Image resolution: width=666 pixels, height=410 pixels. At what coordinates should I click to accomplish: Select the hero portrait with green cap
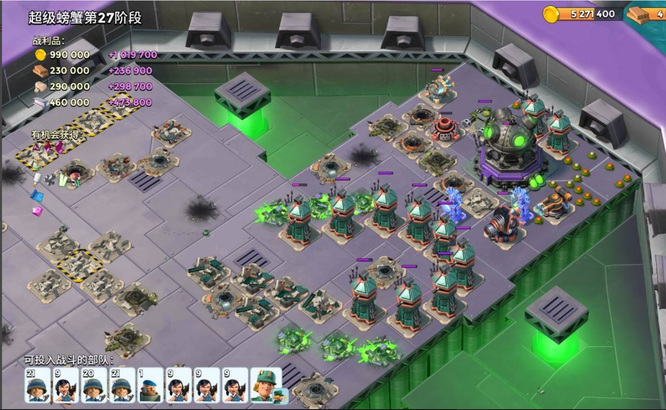tap(263, 384)
